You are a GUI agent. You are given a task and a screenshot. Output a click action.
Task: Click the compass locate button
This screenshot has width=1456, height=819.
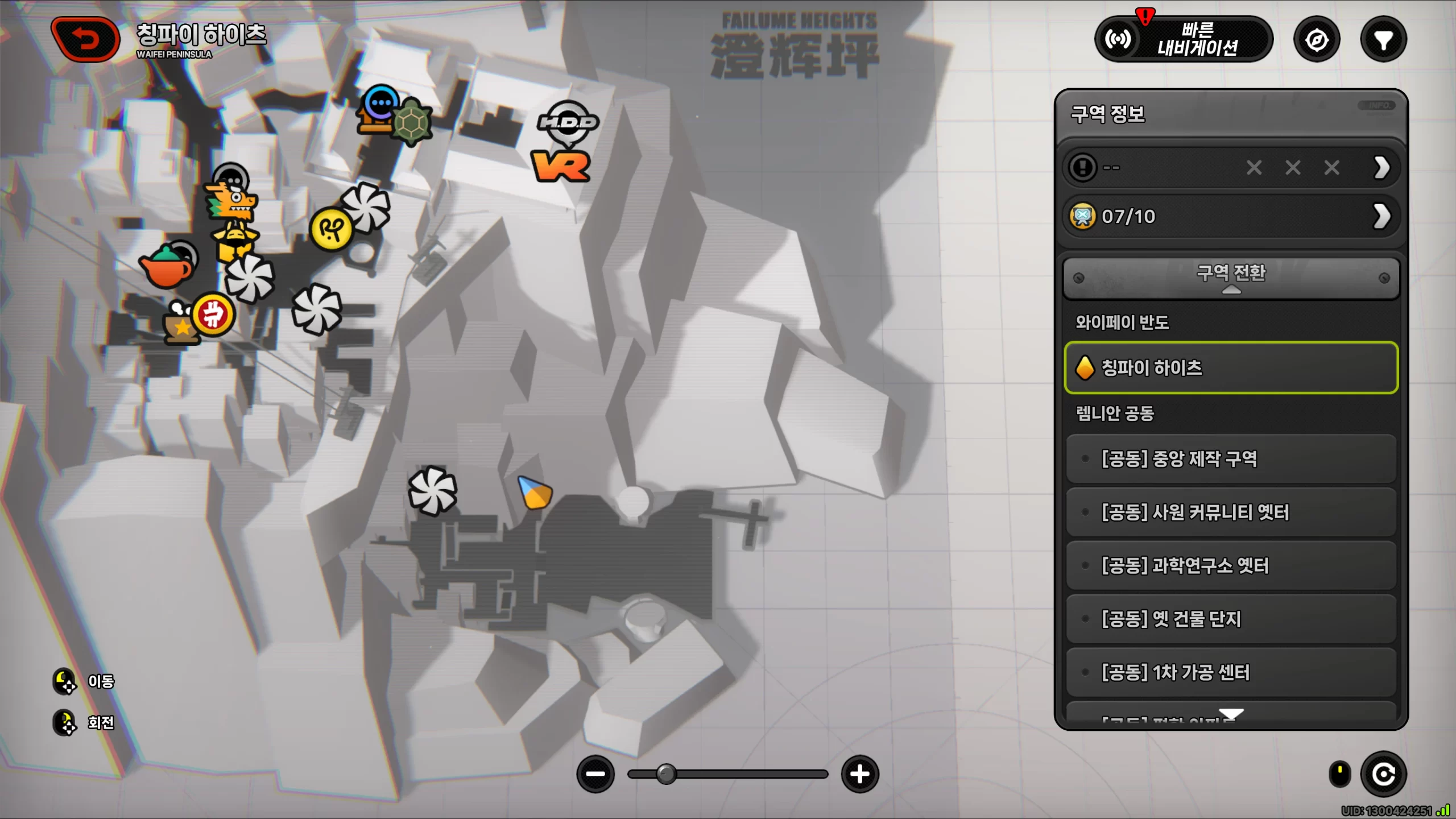[x=1317, y=40]
